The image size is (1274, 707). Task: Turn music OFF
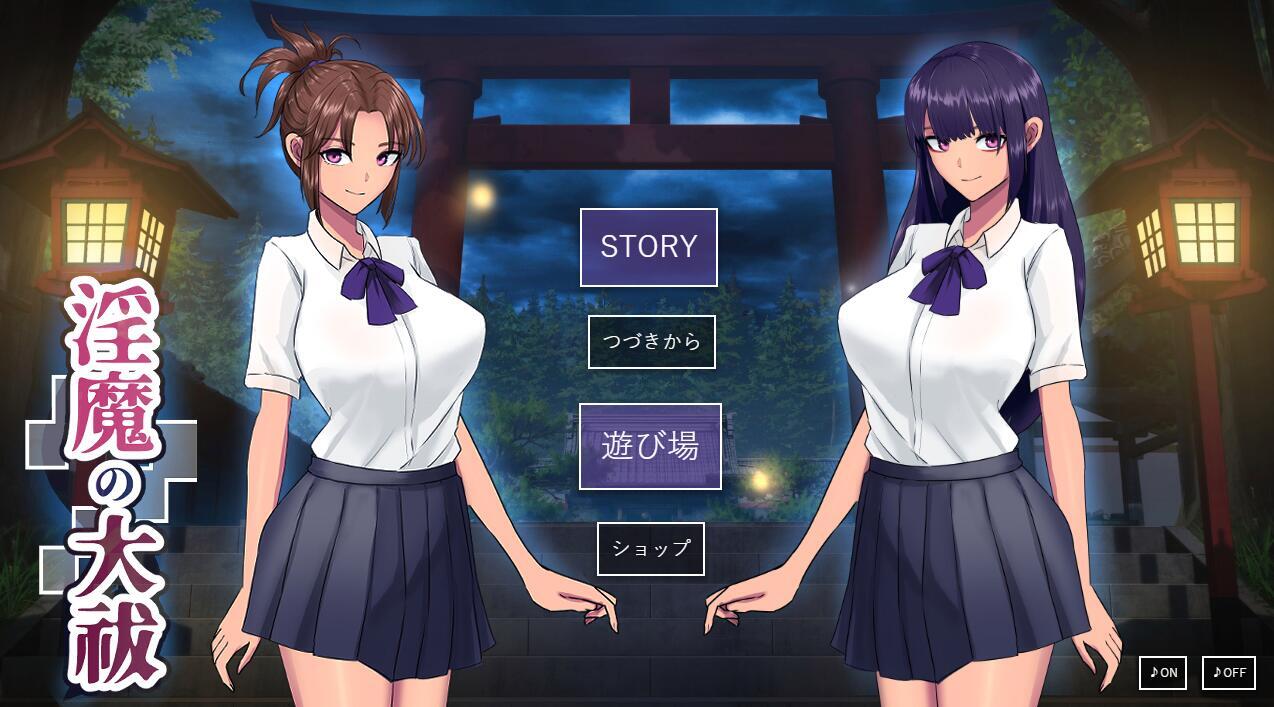(1228, 673)
